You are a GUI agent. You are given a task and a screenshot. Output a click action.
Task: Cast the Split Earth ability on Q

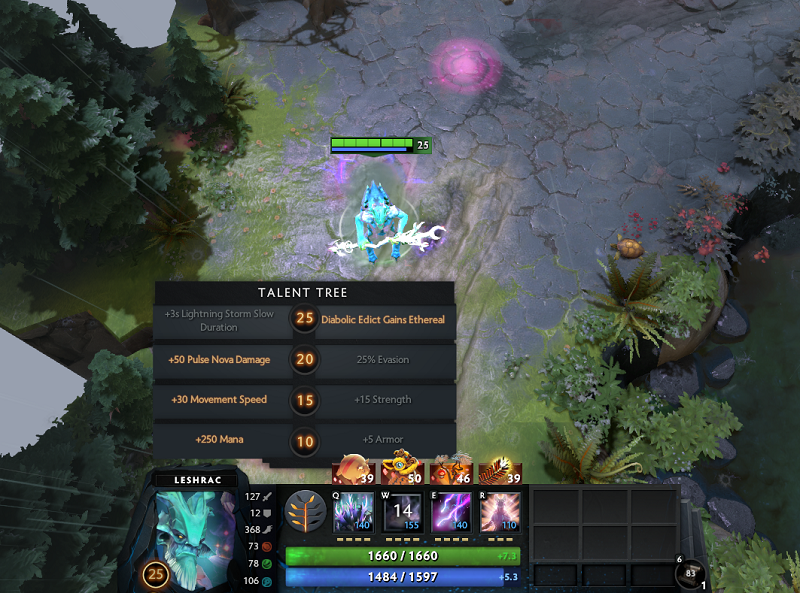tap(353, 511)
